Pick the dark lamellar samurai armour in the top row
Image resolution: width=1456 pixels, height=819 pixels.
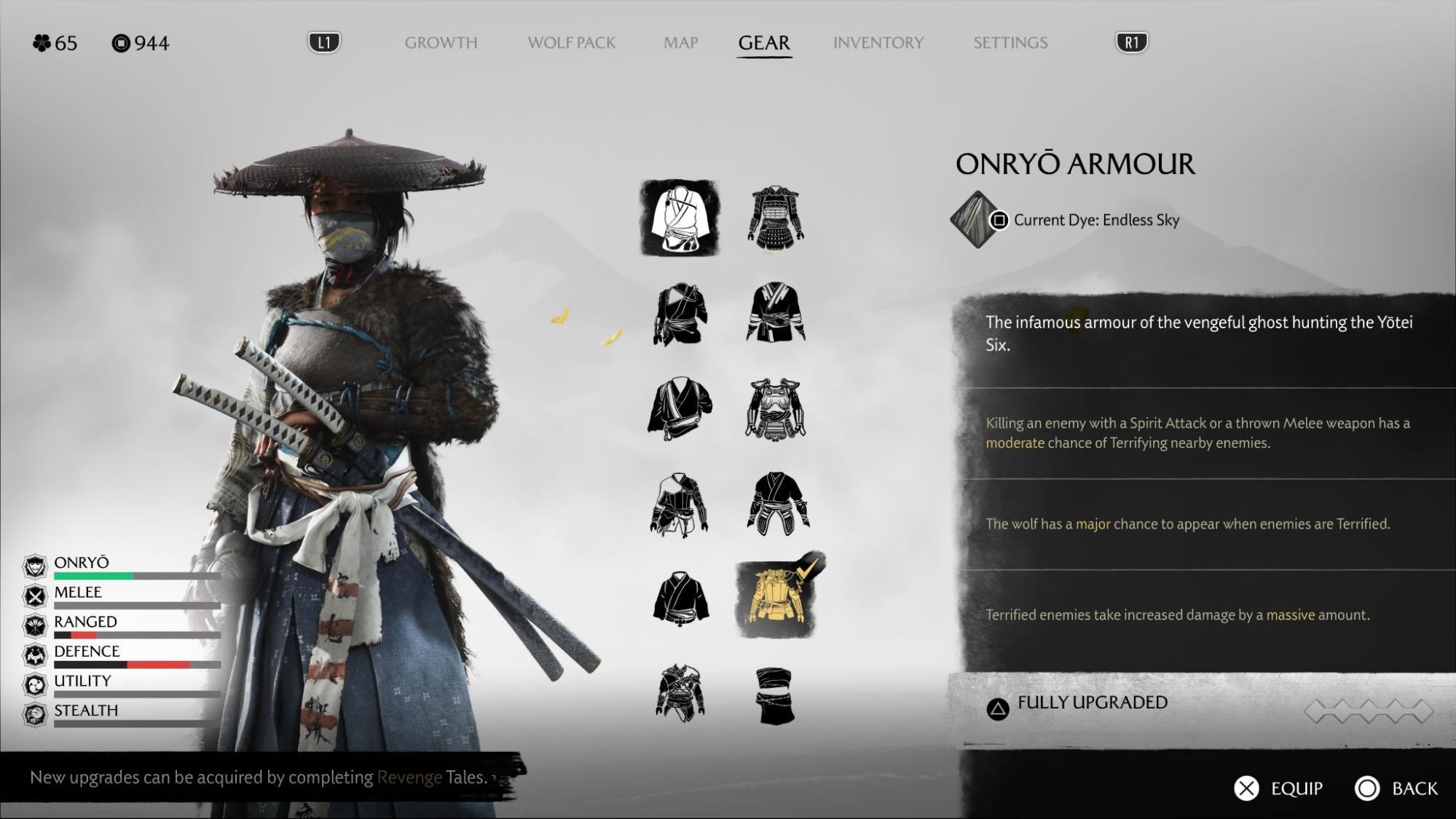tap(776, 217)
